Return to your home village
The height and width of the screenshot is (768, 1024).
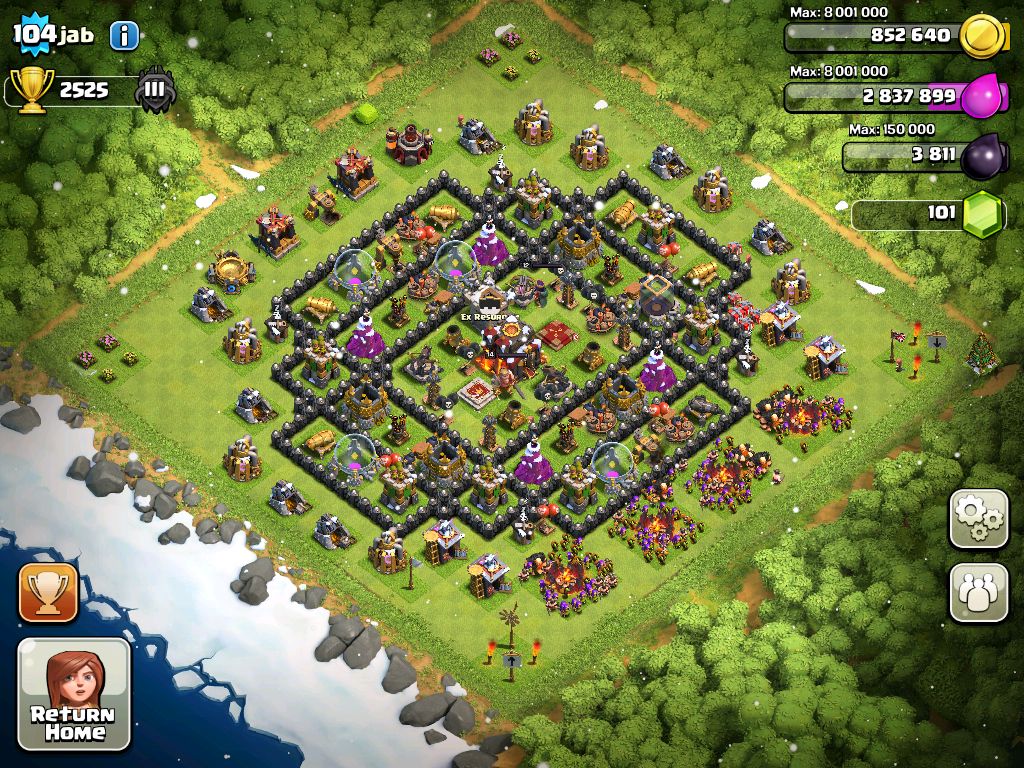click(x=74, y=694)
